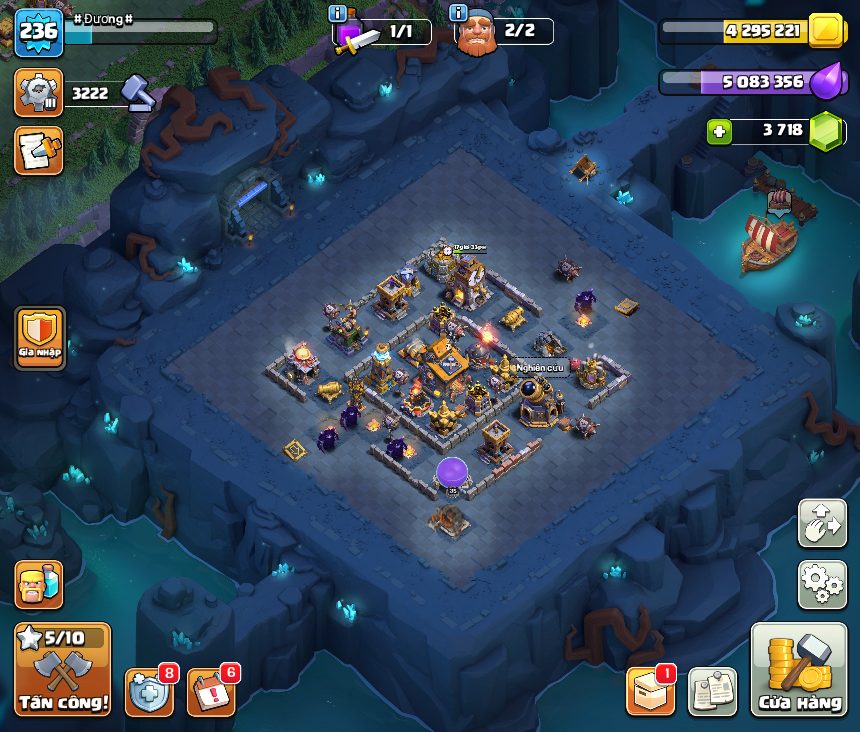
Task: Open the Cửa Hàng shop
Action: [x=798, y=670]
